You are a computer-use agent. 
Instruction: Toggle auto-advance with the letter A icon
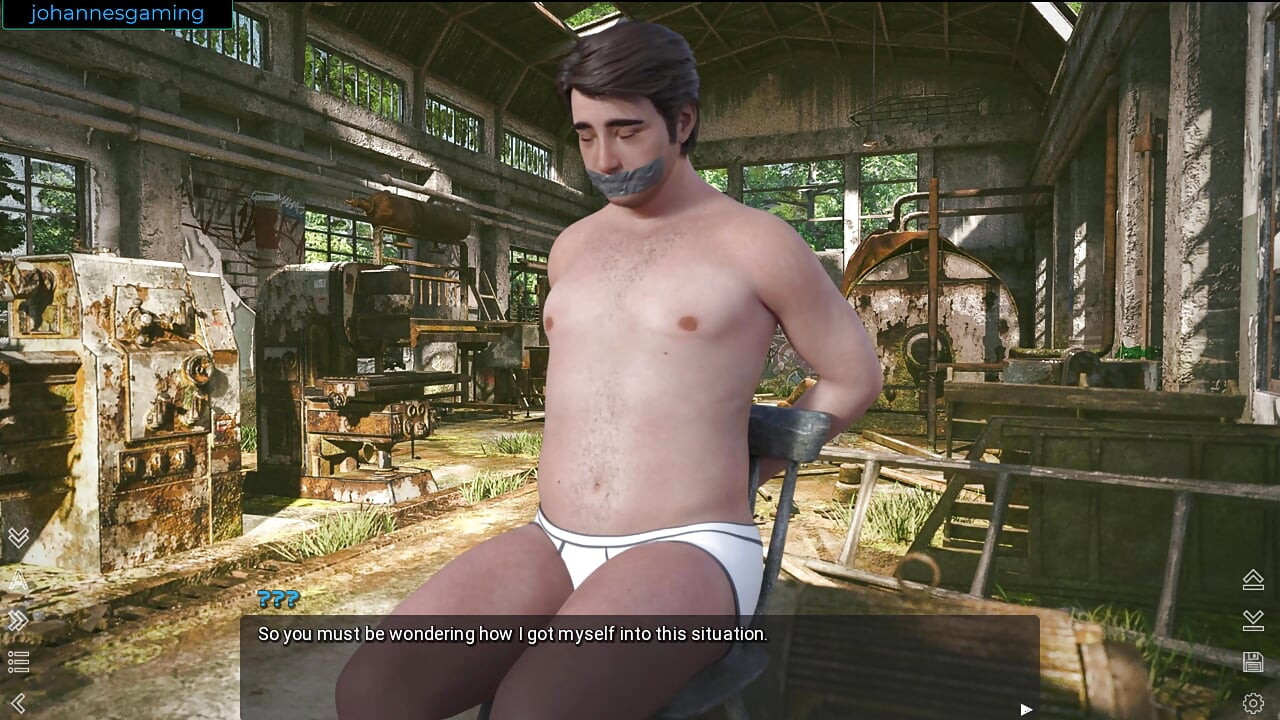coord(18,580)
